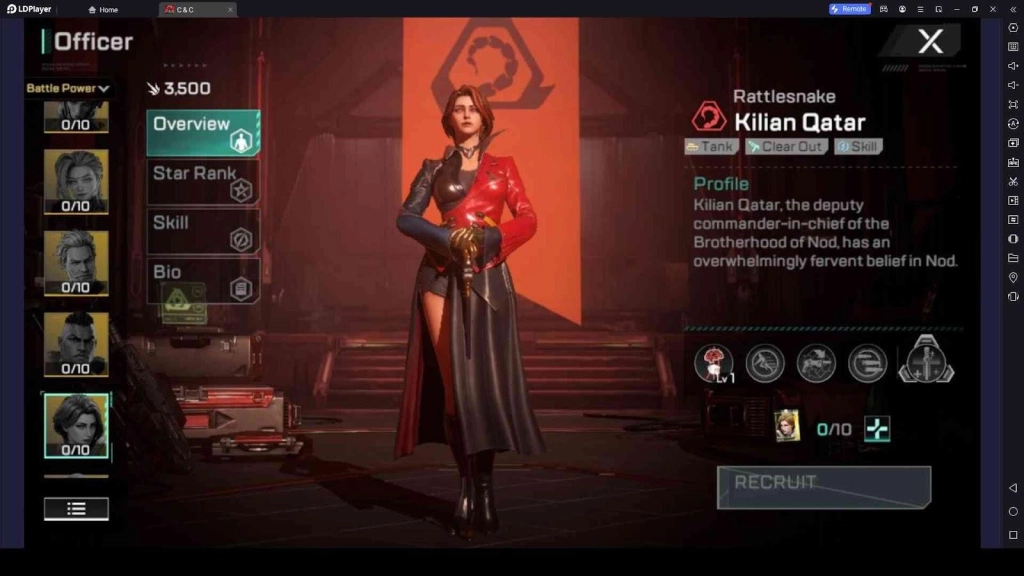
Task: Pick the white-haired male officer portrait
Action: (76, 262)
